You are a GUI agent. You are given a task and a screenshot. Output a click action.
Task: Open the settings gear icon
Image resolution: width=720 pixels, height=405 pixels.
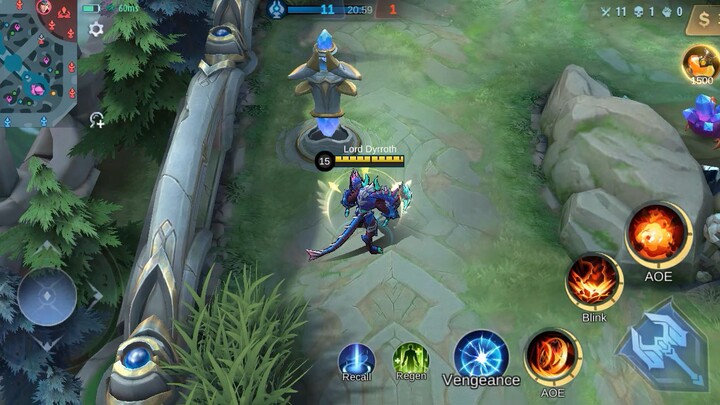point(96,29)
